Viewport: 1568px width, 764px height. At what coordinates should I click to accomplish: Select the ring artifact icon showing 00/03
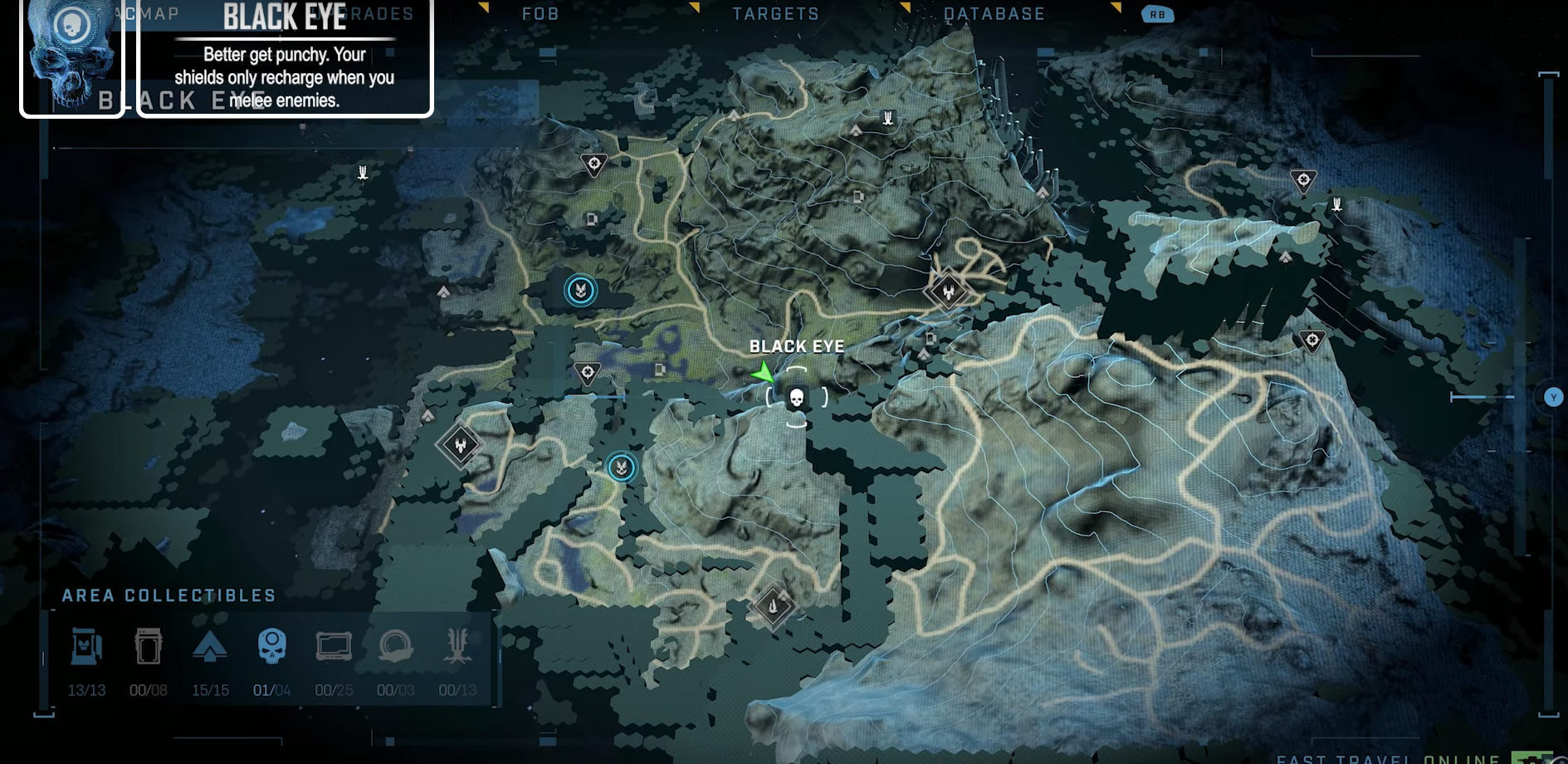point(395,646)
